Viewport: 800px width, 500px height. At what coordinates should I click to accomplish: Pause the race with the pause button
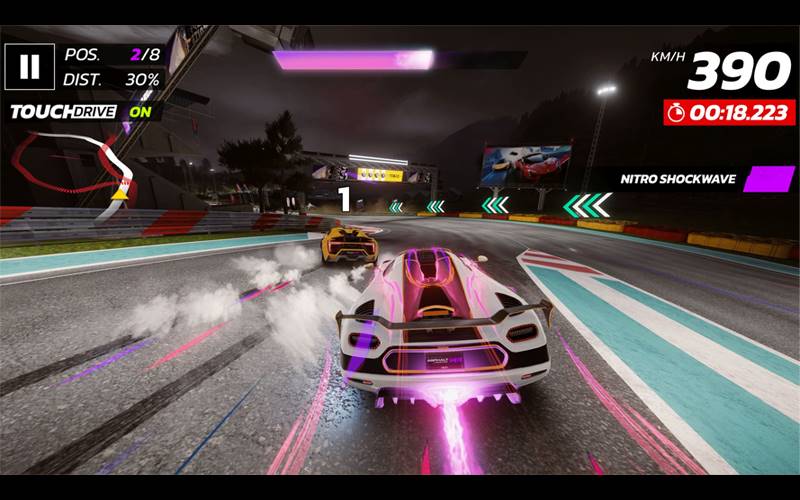point(30,66)
